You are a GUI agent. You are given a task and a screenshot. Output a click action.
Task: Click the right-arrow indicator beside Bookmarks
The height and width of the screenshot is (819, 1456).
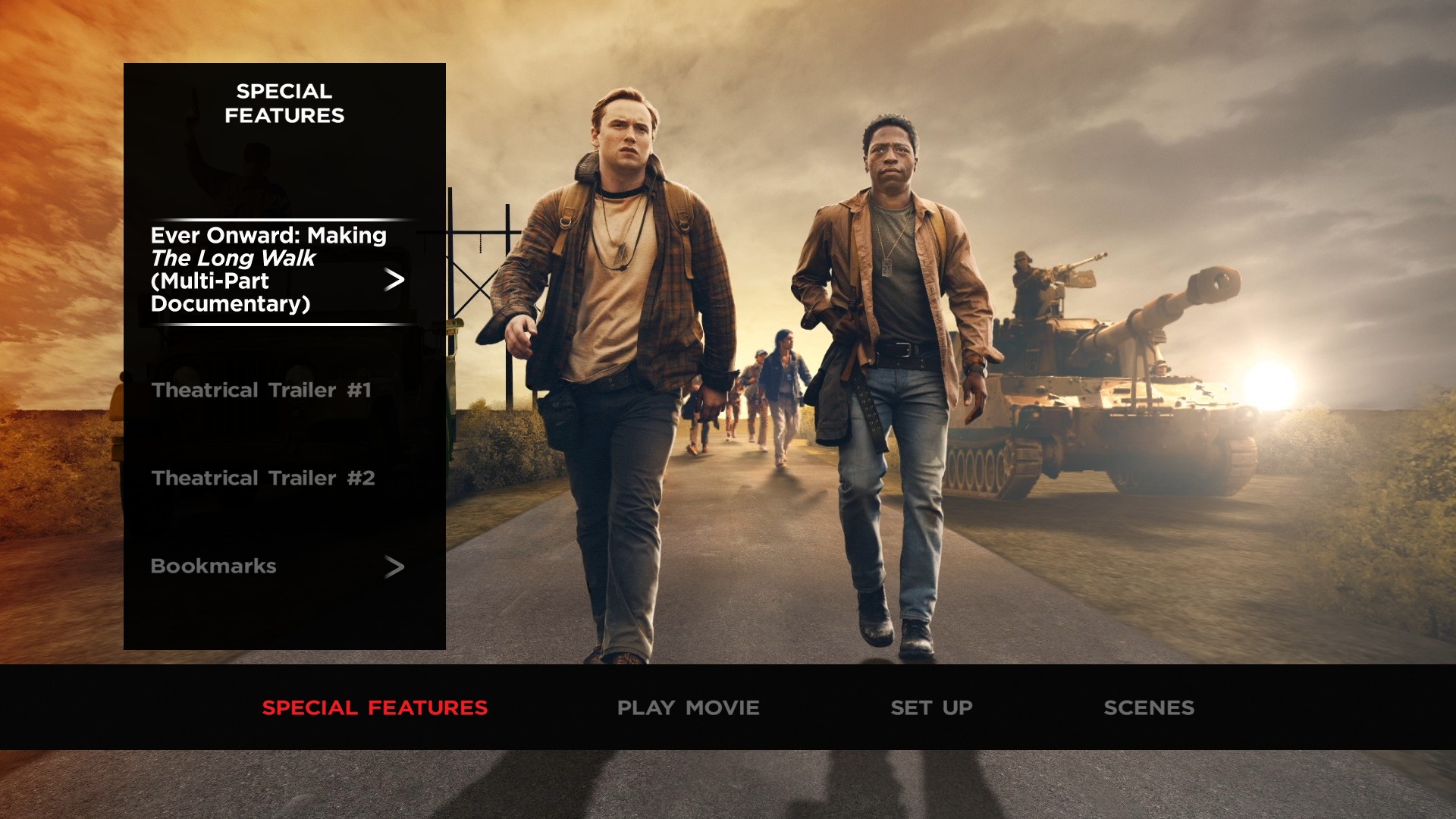point(395,566)
